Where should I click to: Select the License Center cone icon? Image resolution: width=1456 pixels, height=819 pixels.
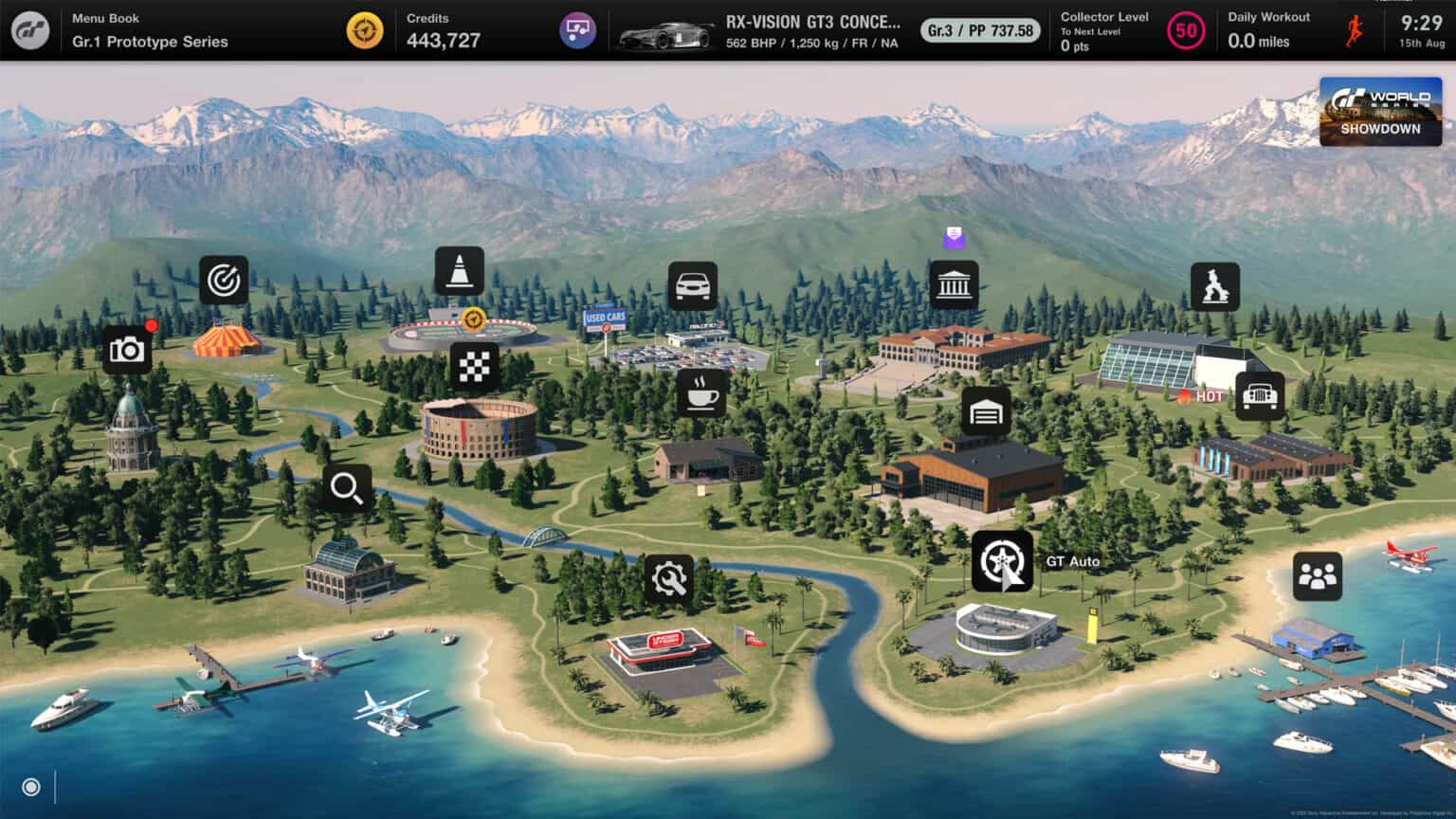(x=460, y=271)
